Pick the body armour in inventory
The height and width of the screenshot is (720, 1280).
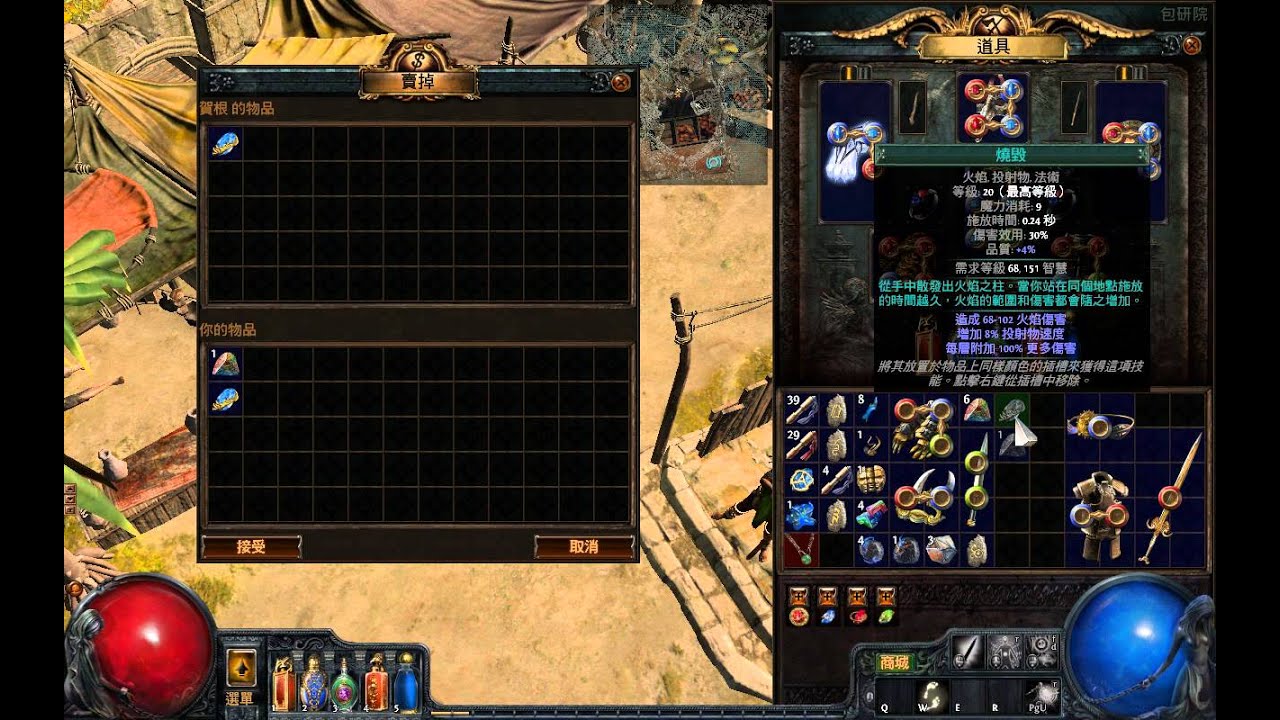pyautogui.click(x=1098, y=514)
